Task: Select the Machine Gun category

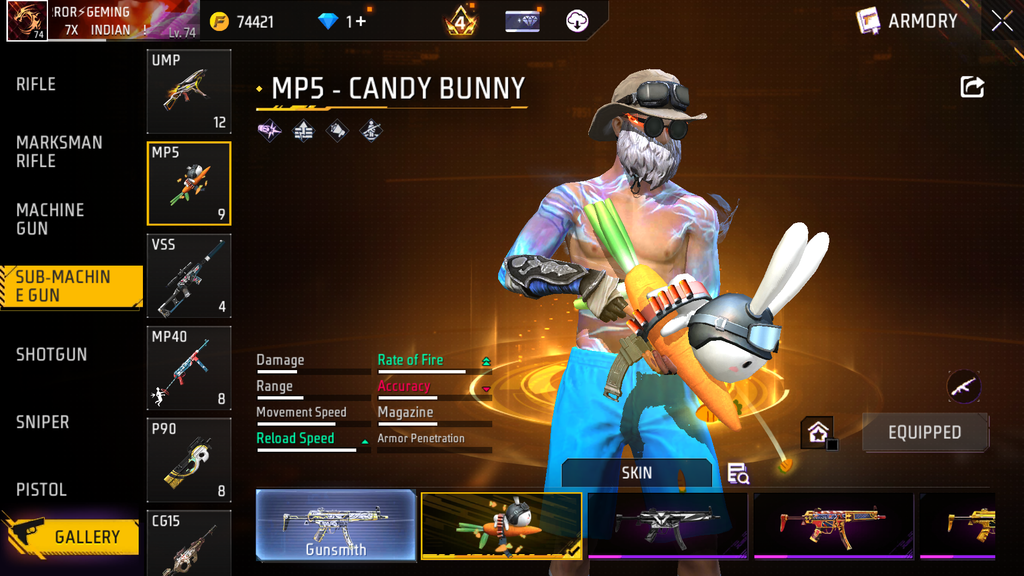Action: (50, 219)
